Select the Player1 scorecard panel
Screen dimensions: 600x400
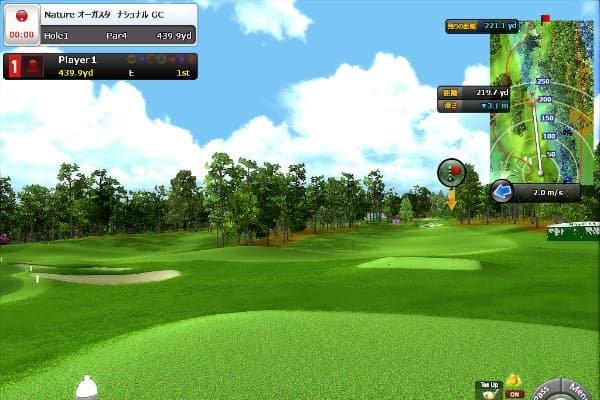click(100, 66)
